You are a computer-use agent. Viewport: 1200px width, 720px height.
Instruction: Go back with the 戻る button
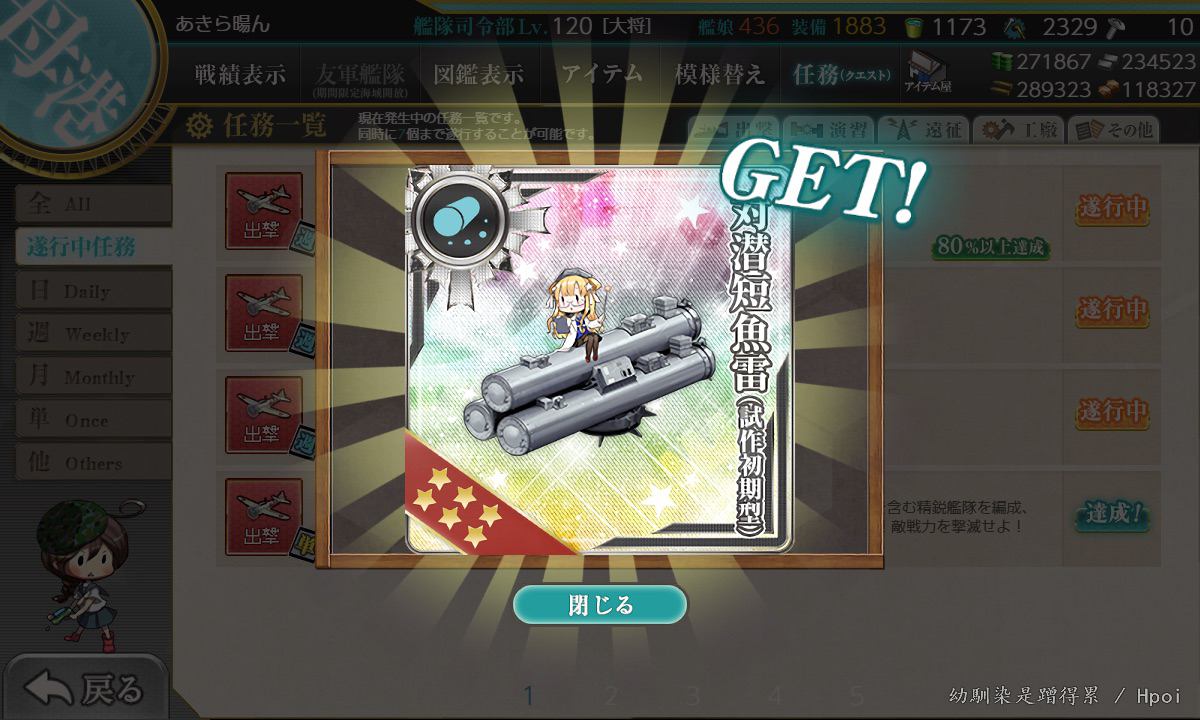[x=84, y=688]
